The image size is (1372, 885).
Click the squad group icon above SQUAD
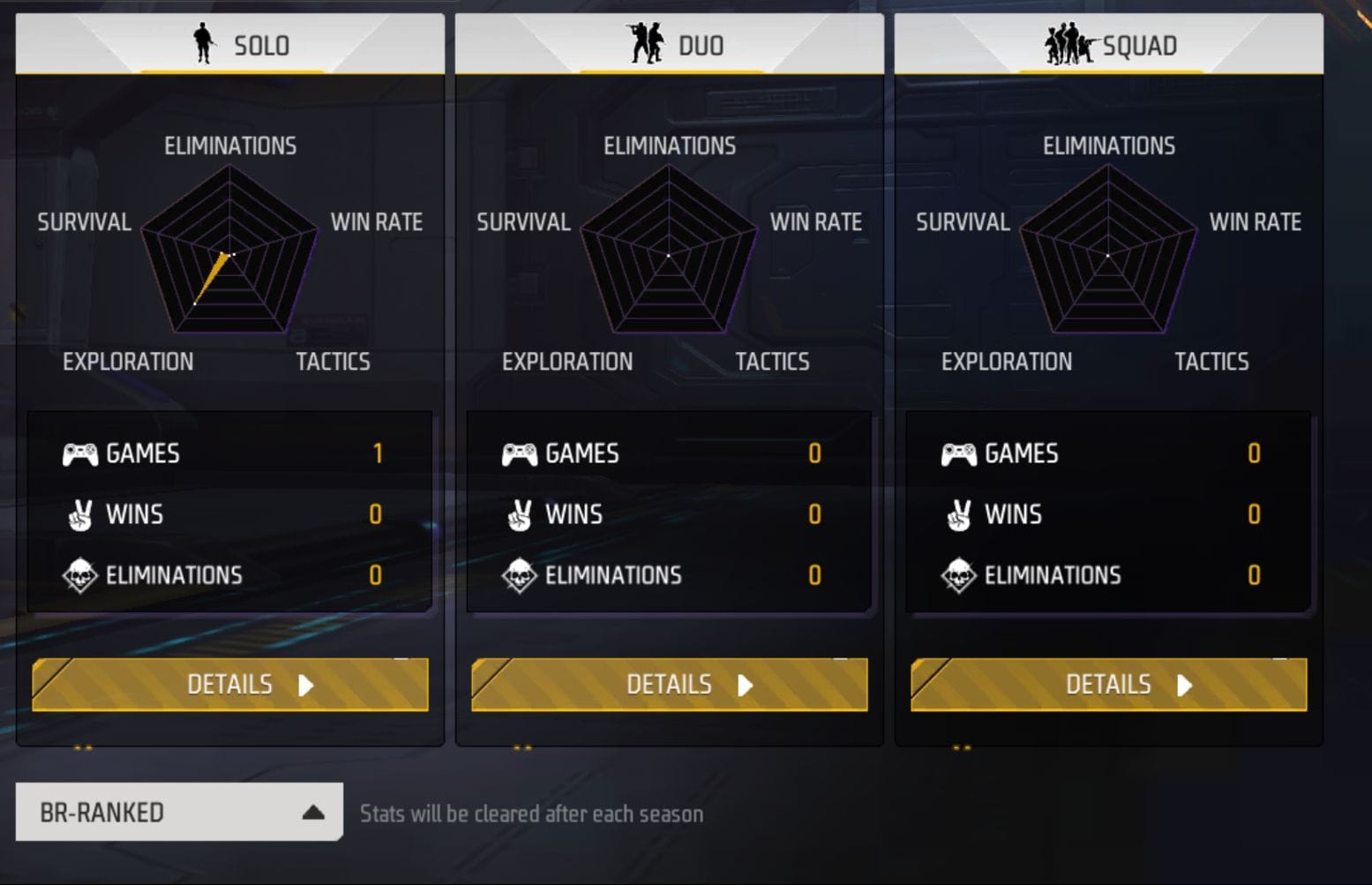(1069, 43)
